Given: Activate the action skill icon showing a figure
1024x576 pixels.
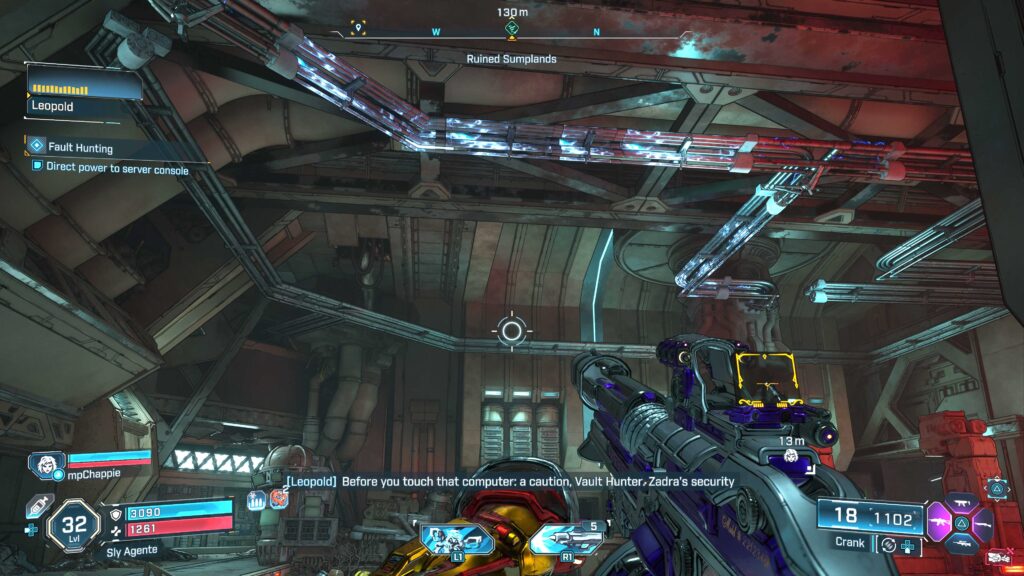Looking at the screenshot, I should 453,540.
